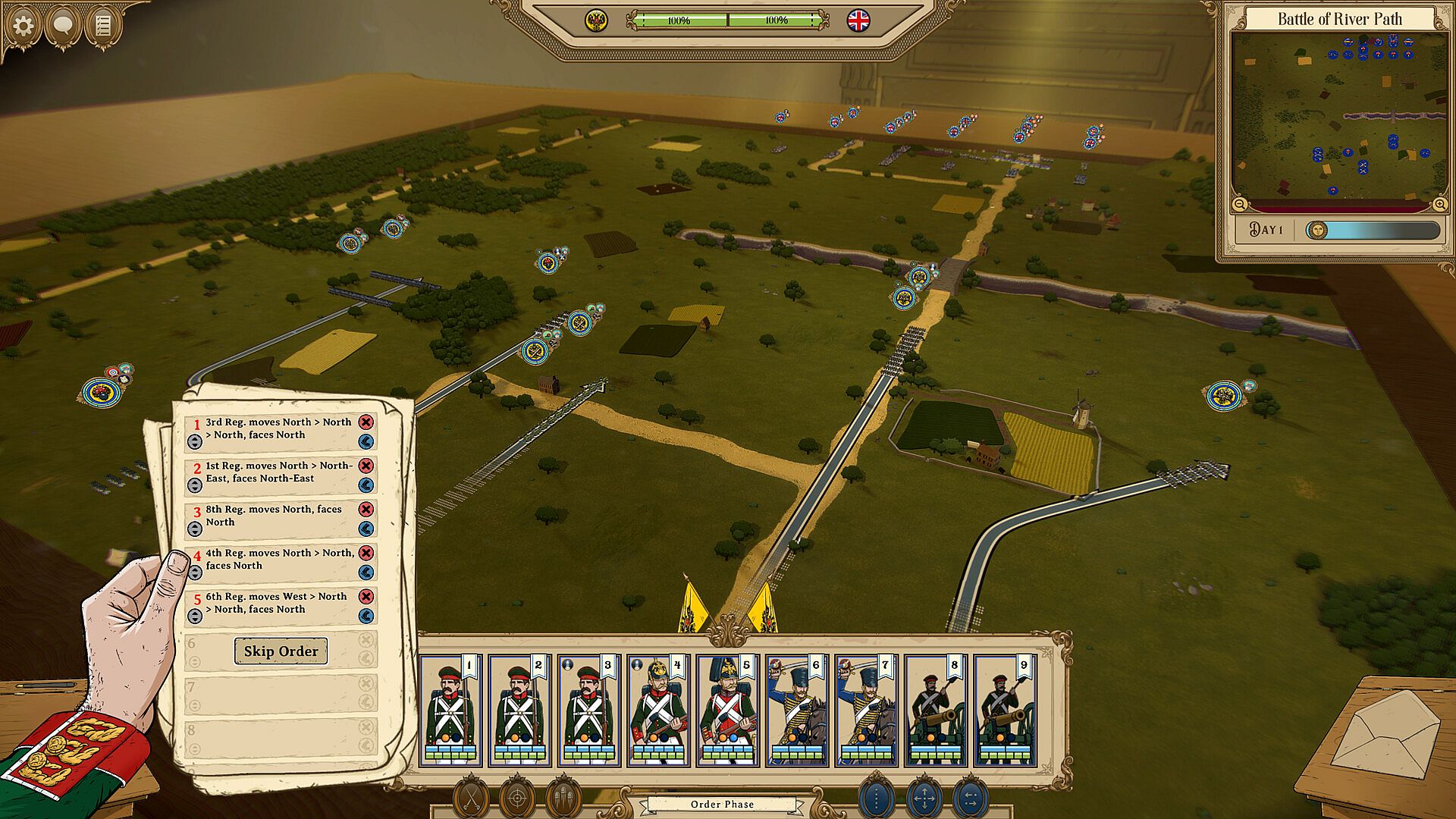Select the artillery cannon card 9
Screen dimensions: 1456x819
pyautogui.click(x=1005, y=710)
